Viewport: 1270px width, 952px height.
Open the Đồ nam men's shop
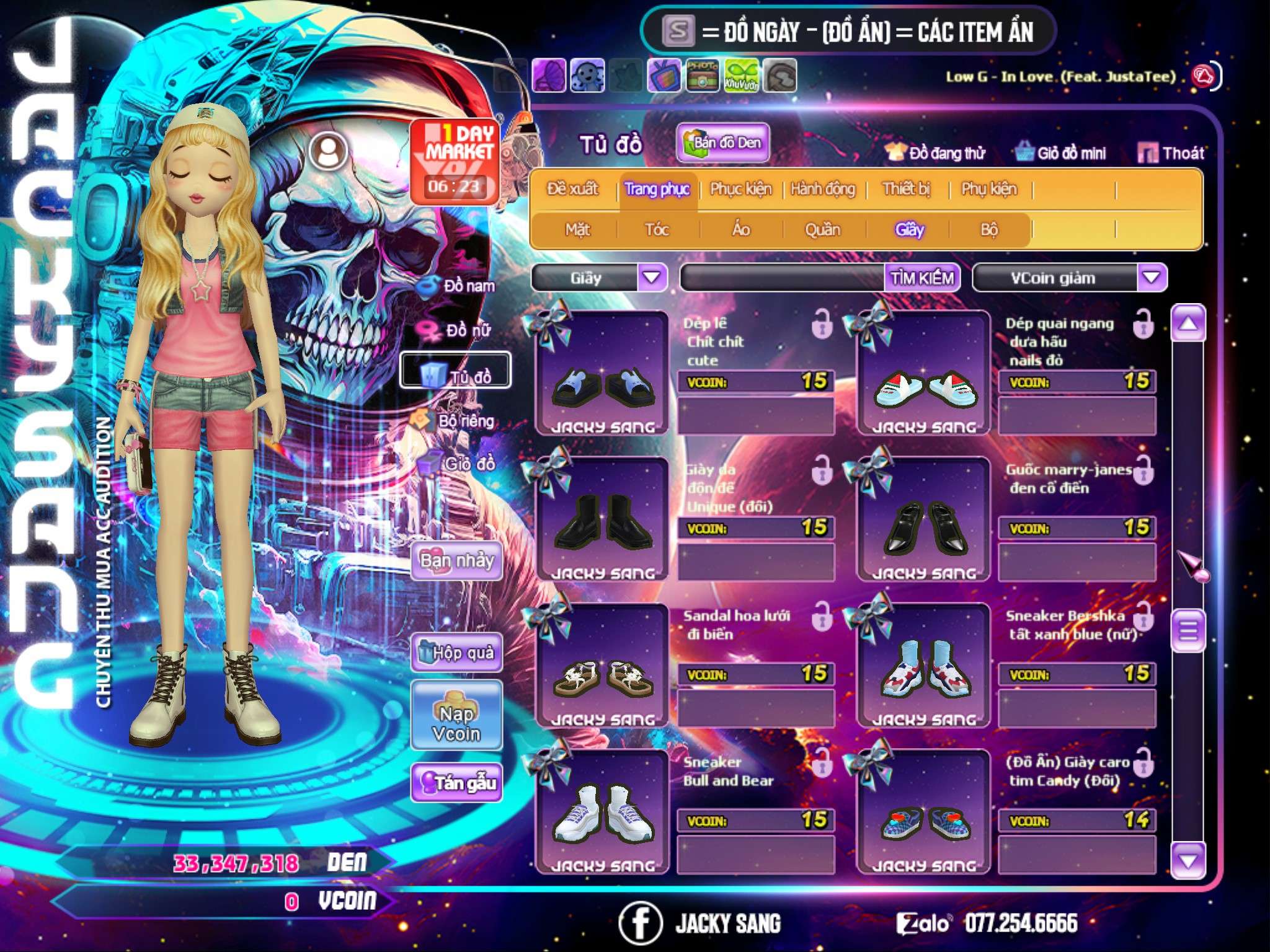pos(458,286)
